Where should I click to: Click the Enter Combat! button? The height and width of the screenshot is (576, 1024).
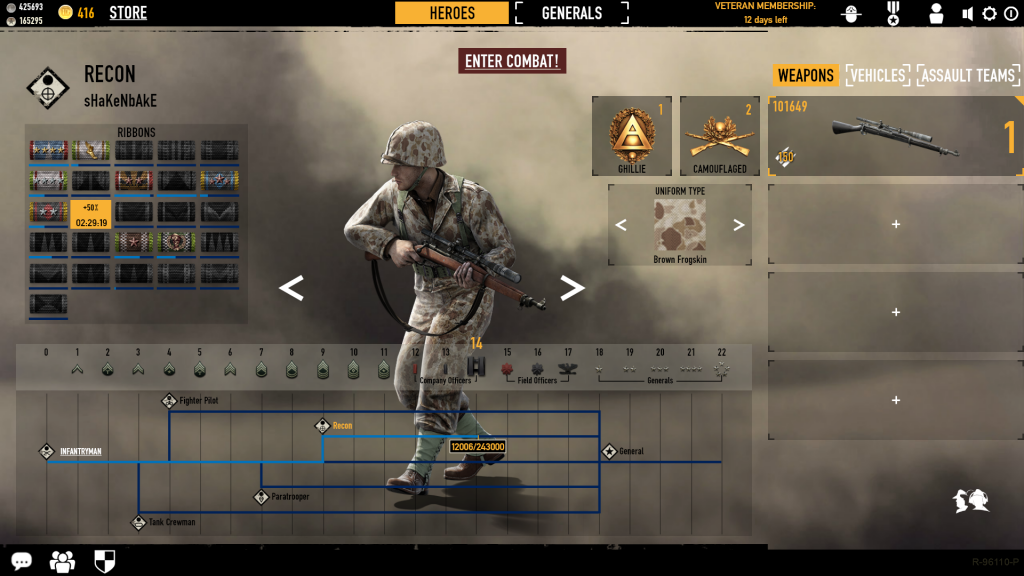[x=513, y=61]
